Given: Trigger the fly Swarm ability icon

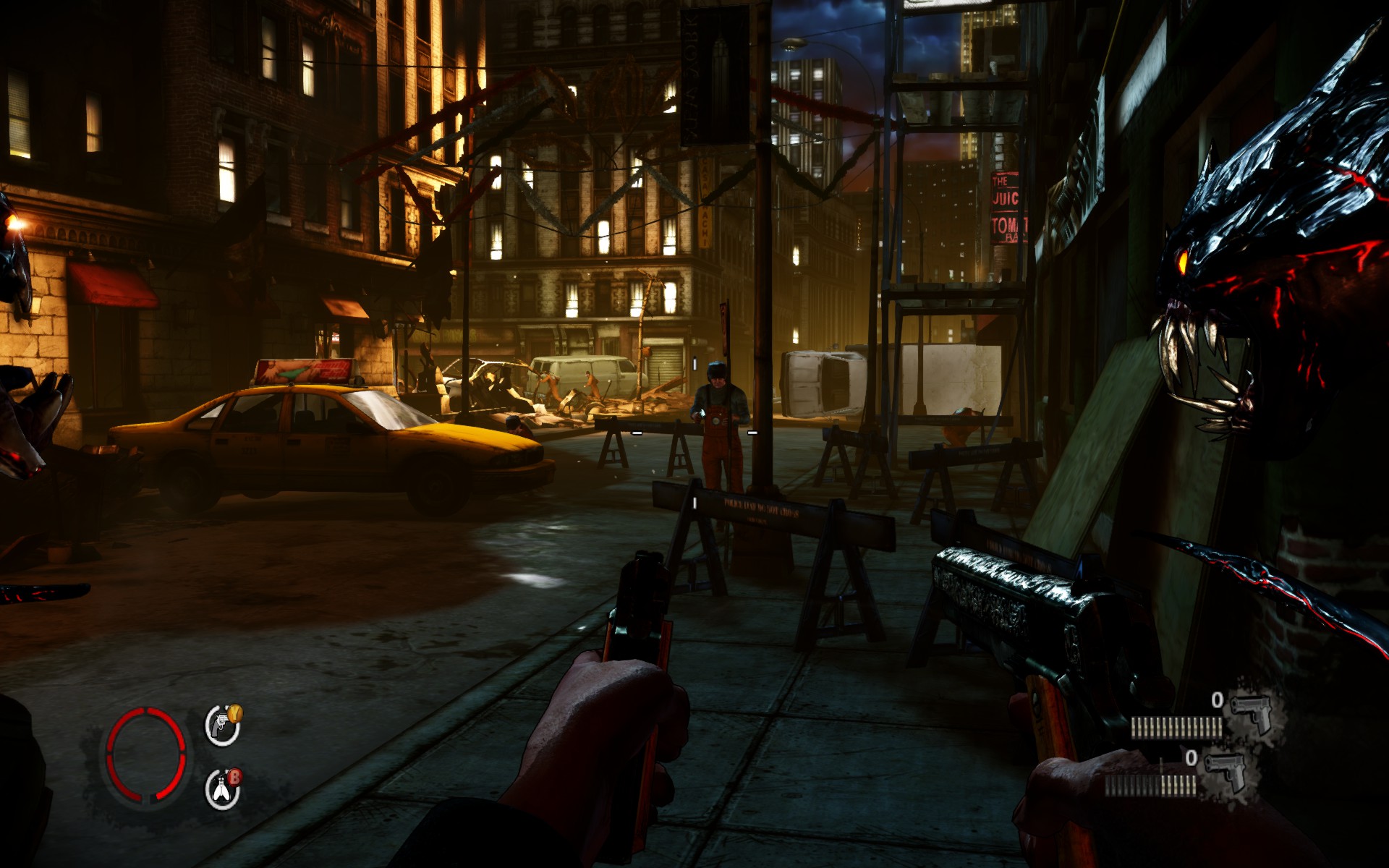Looking at the screenshot, I should tap(221, 789).
